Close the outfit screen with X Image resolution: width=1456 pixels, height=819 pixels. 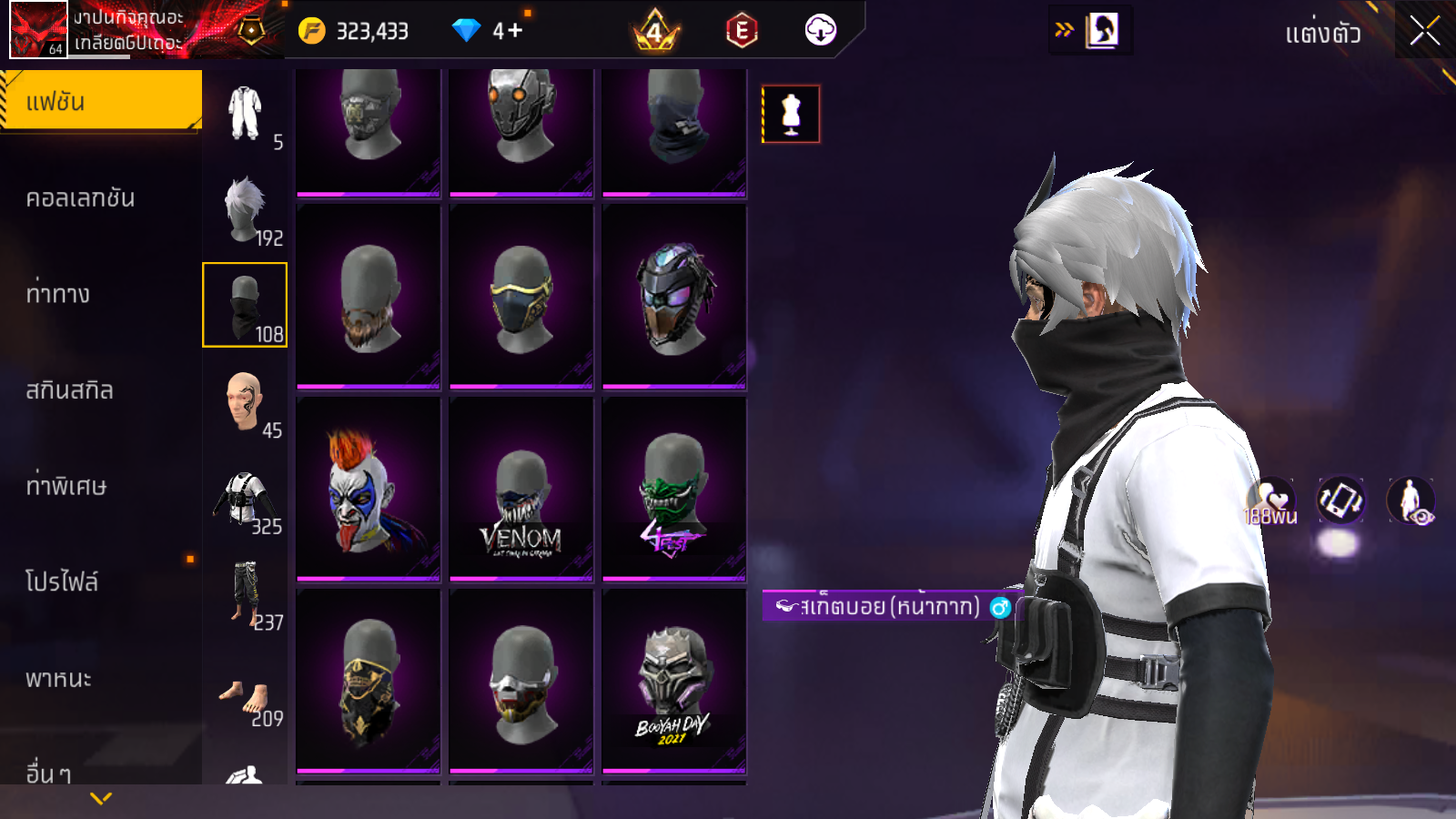click(1424, 32)
